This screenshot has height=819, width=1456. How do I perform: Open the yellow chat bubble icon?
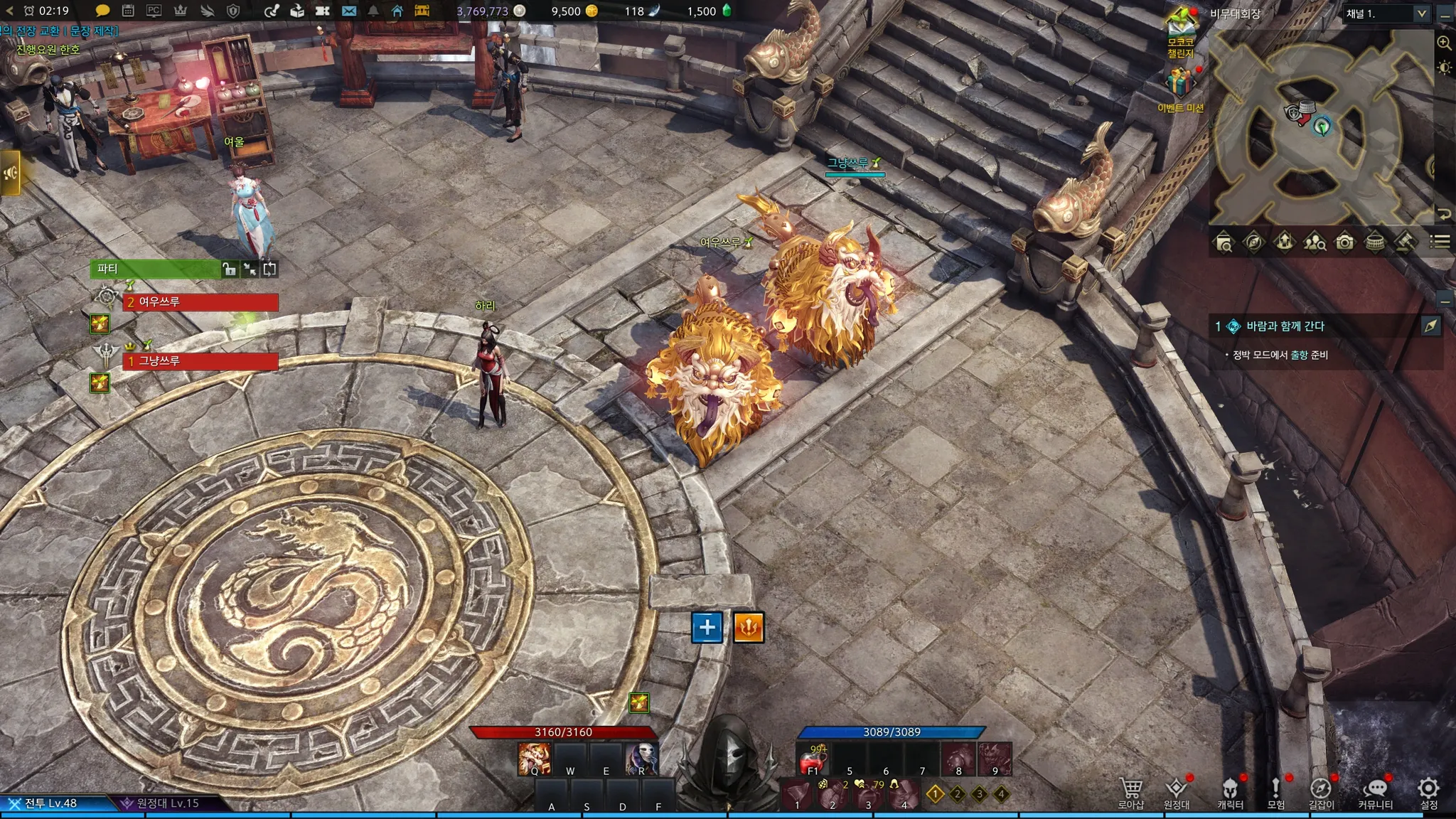coord(102,11)
